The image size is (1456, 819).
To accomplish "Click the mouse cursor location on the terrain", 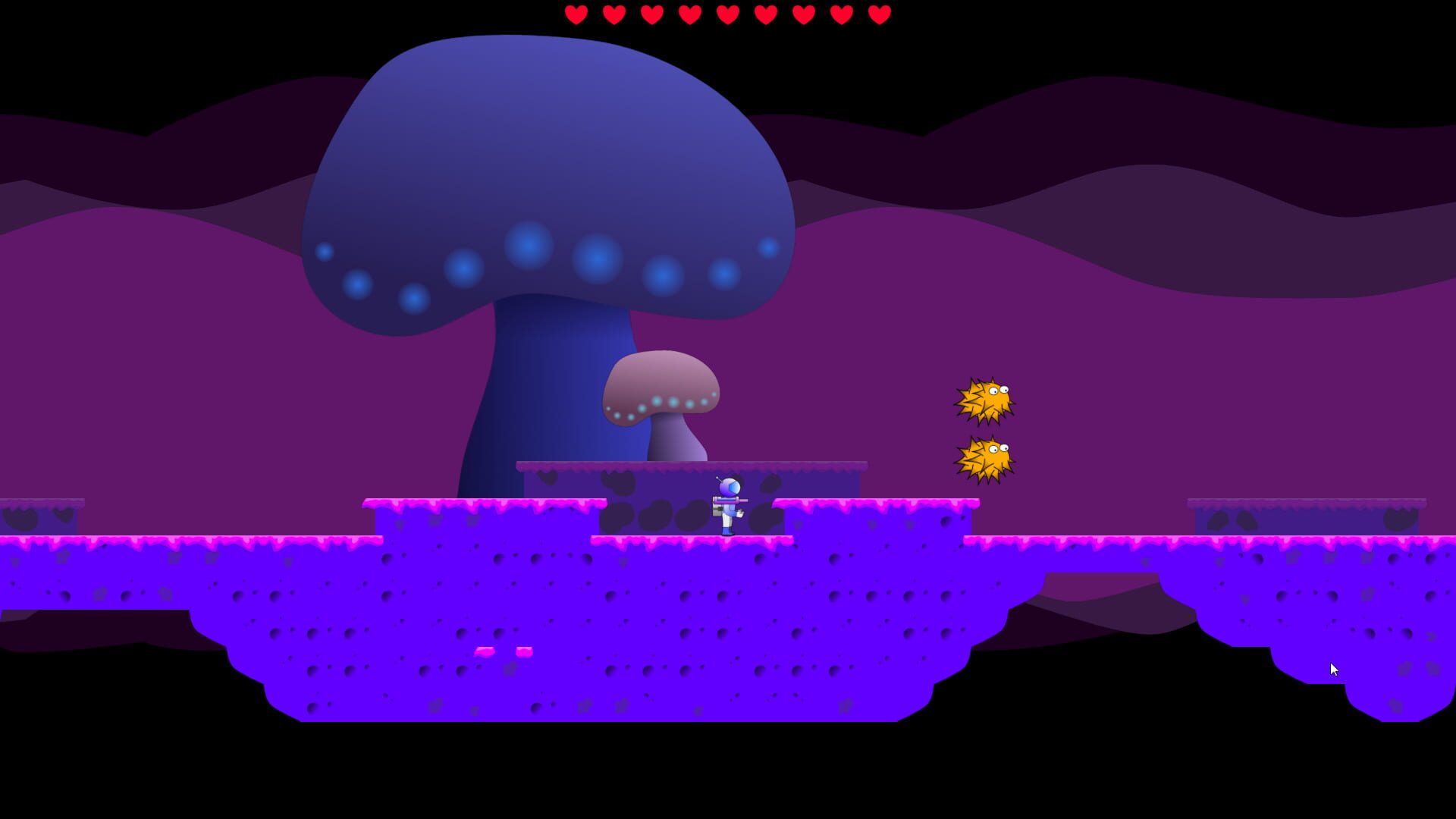I will (1332, 669).
